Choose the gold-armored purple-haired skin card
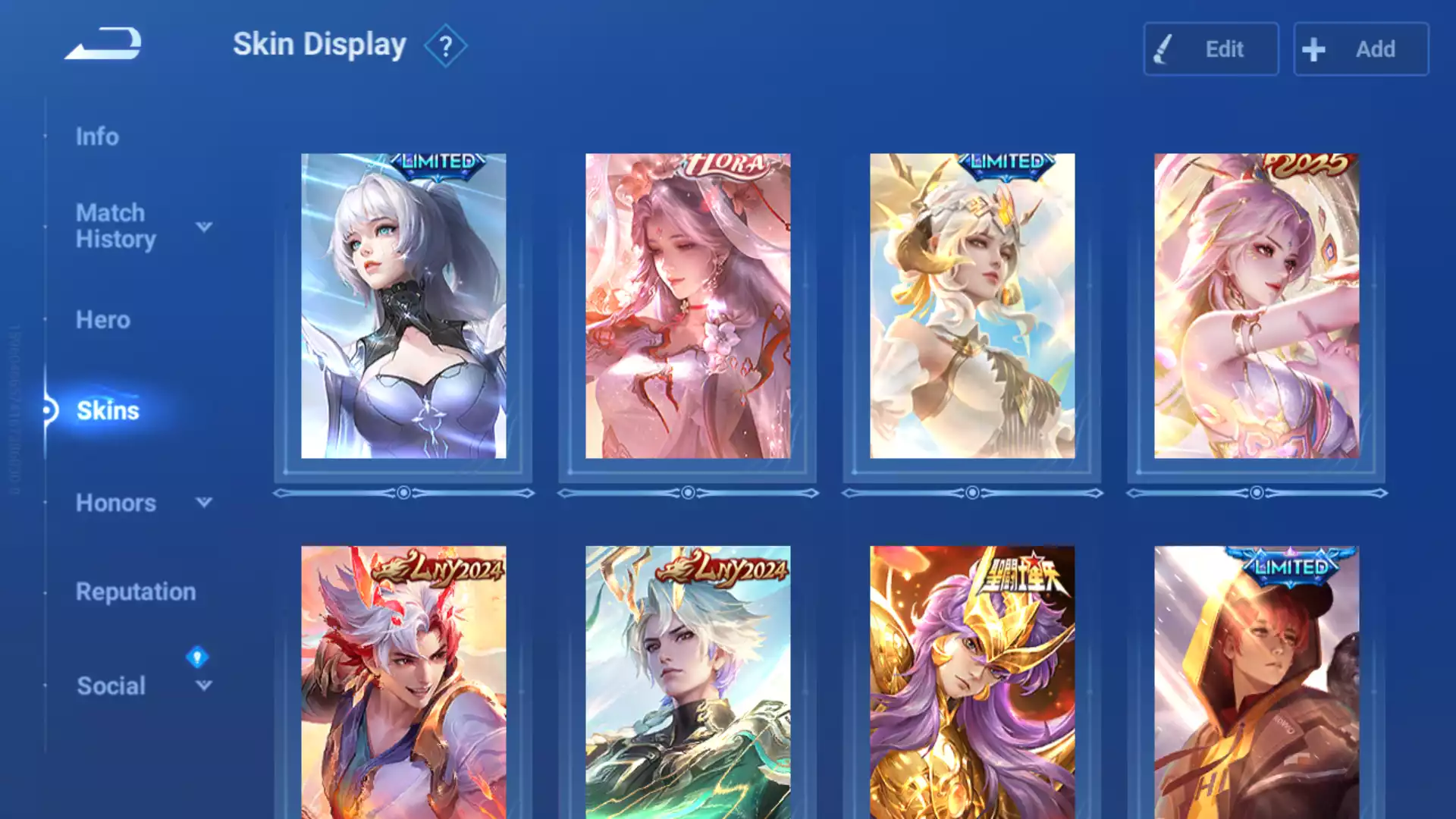 point(972,682)
